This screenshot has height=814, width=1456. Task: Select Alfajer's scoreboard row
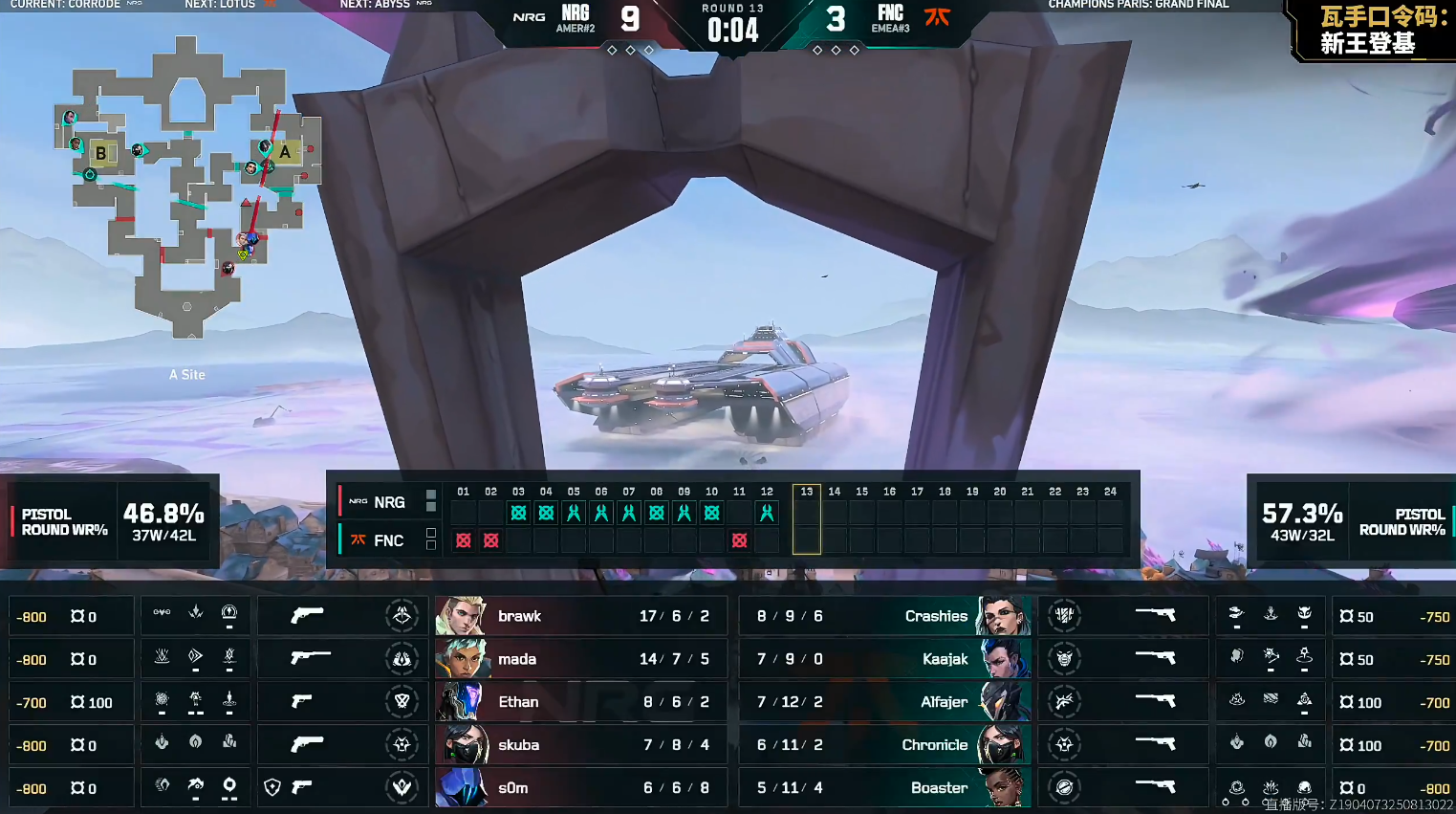884,702
